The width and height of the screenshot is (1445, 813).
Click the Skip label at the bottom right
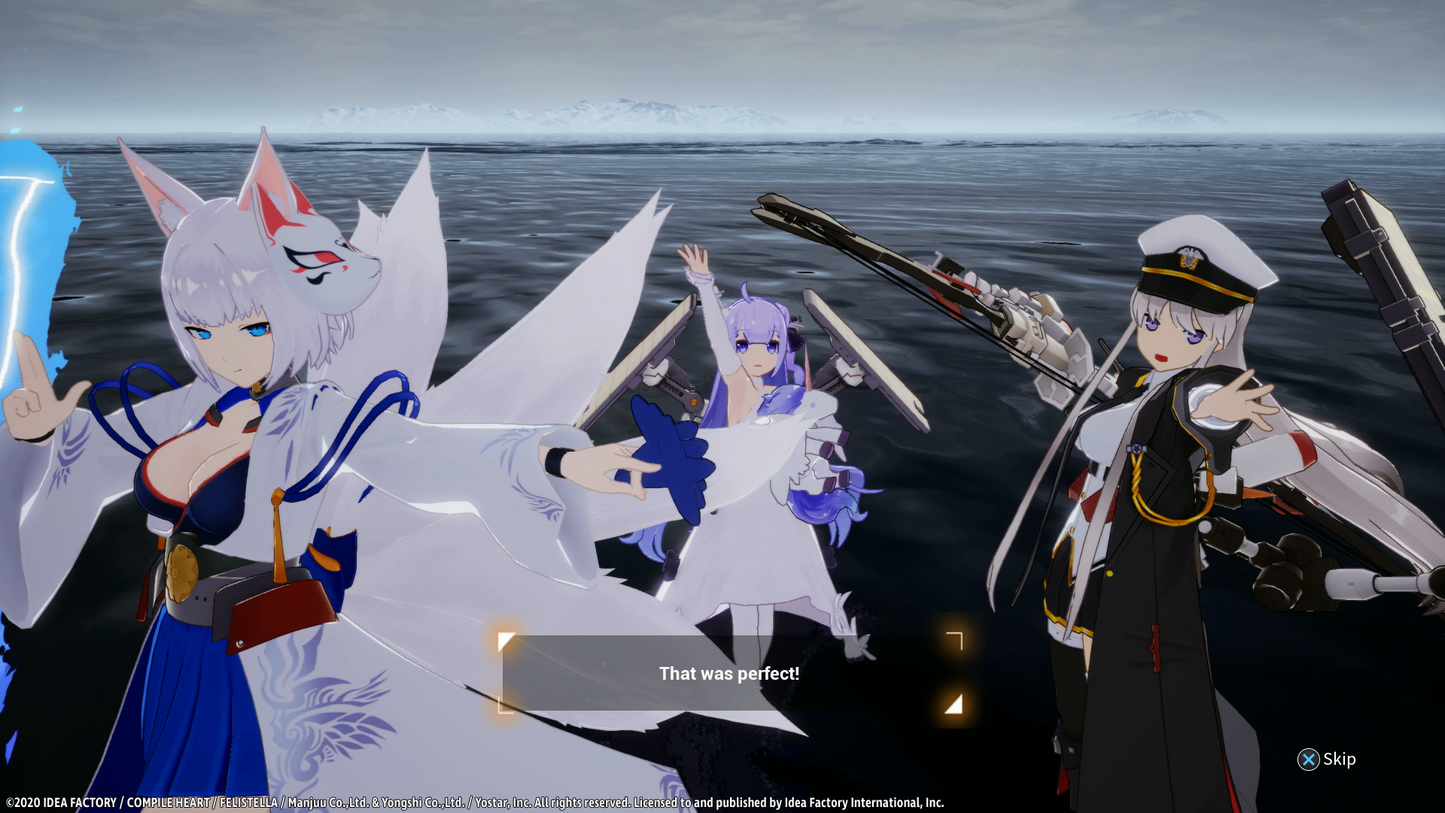point(1338,760)
